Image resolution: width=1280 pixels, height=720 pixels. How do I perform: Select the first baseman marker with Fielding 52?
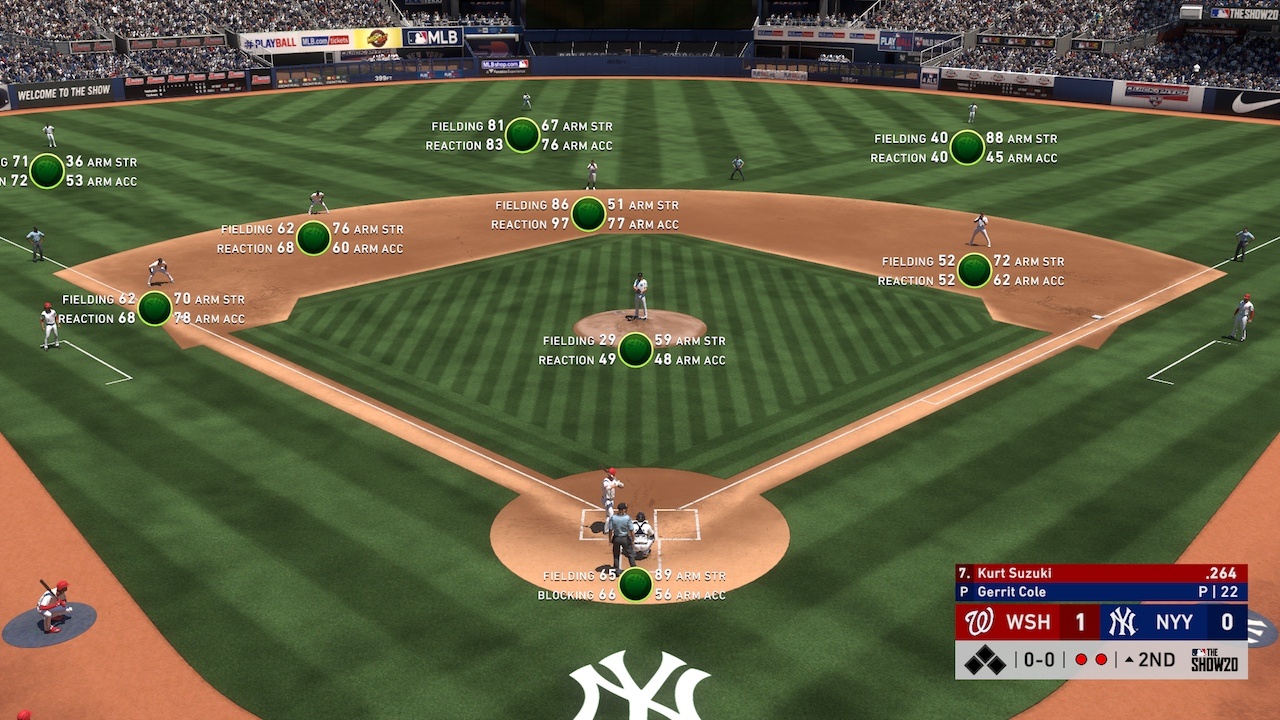[974, 270]
